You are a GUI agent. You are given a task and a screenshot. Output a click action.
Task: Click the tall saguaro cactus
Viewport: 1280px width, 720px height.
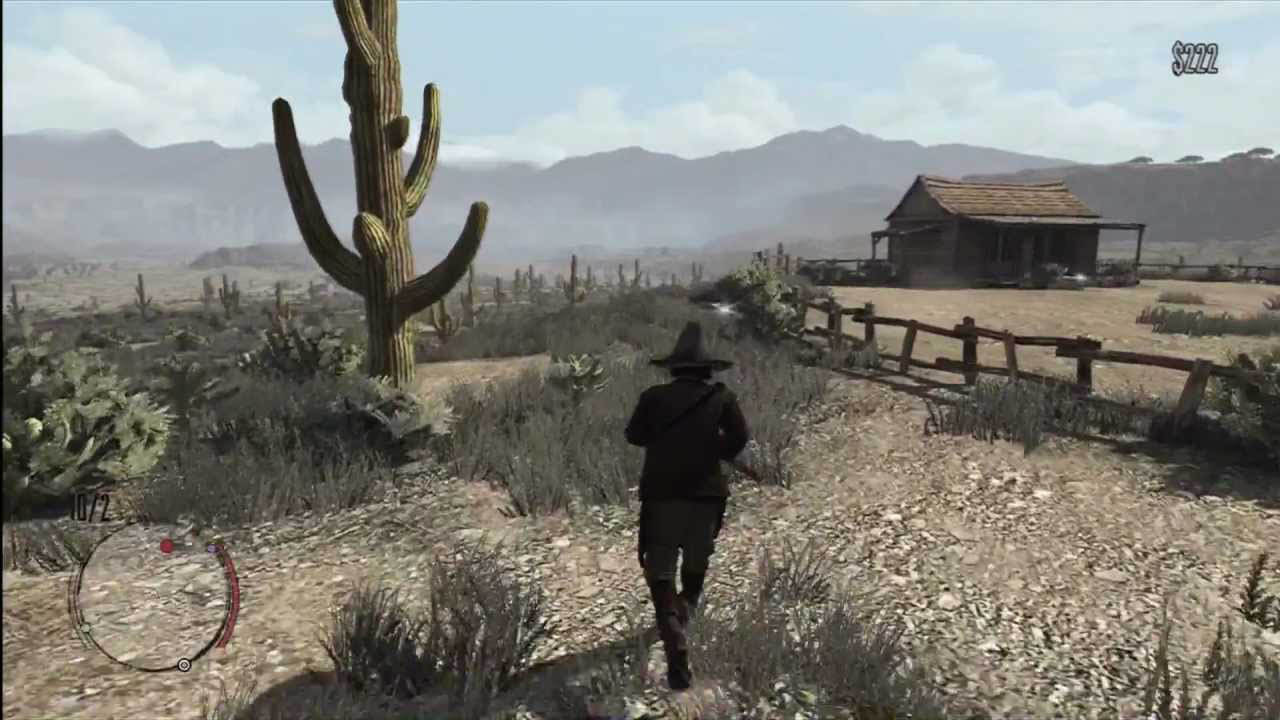(380, 200)
